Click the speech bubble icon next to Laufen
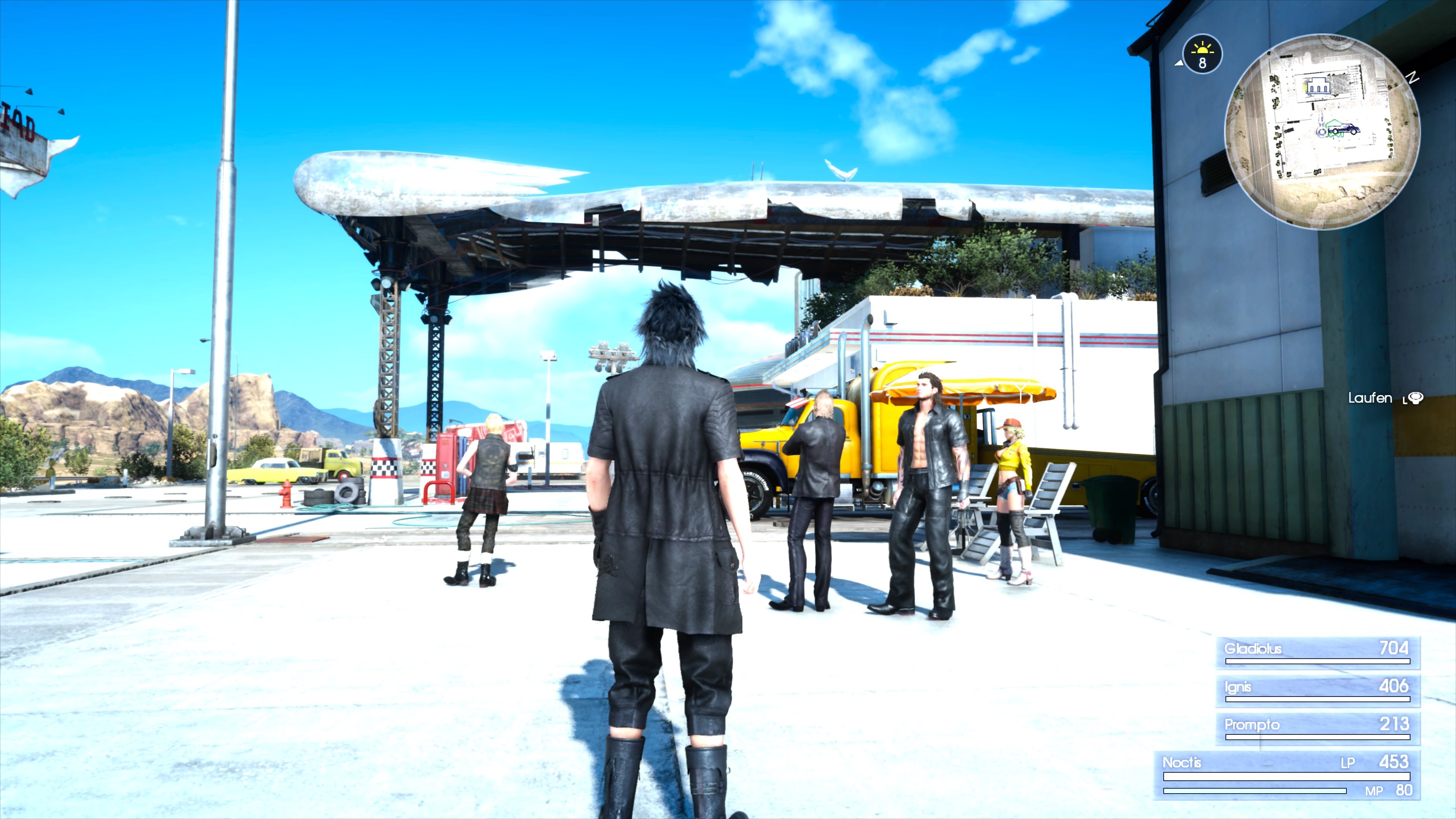Viewport: 1456px width, 819px height. pyautogui.click(x=1416, y=399)
